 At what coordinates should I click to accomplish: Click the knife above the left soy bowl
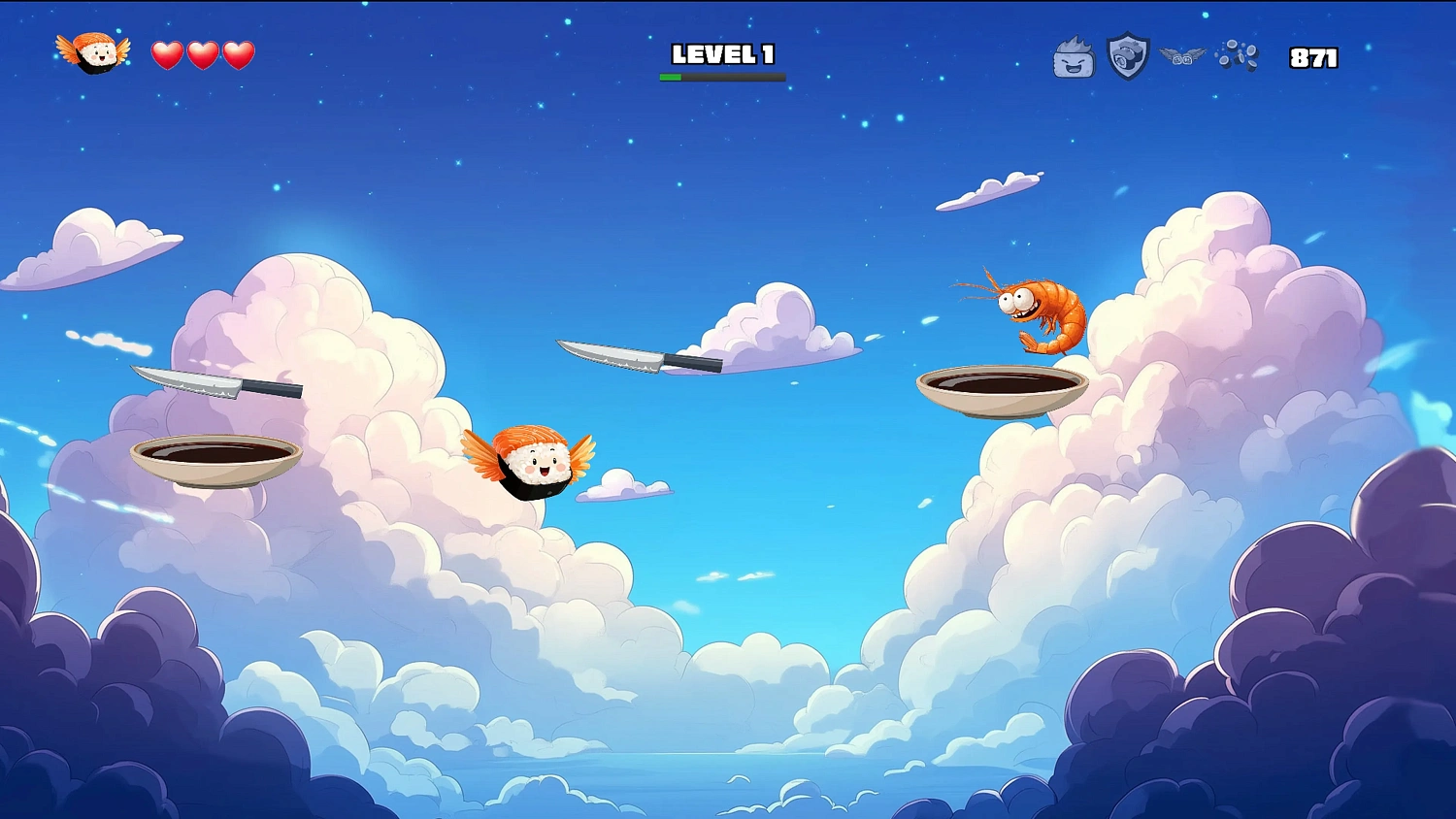pyautogui.click(x=214, y=383)
